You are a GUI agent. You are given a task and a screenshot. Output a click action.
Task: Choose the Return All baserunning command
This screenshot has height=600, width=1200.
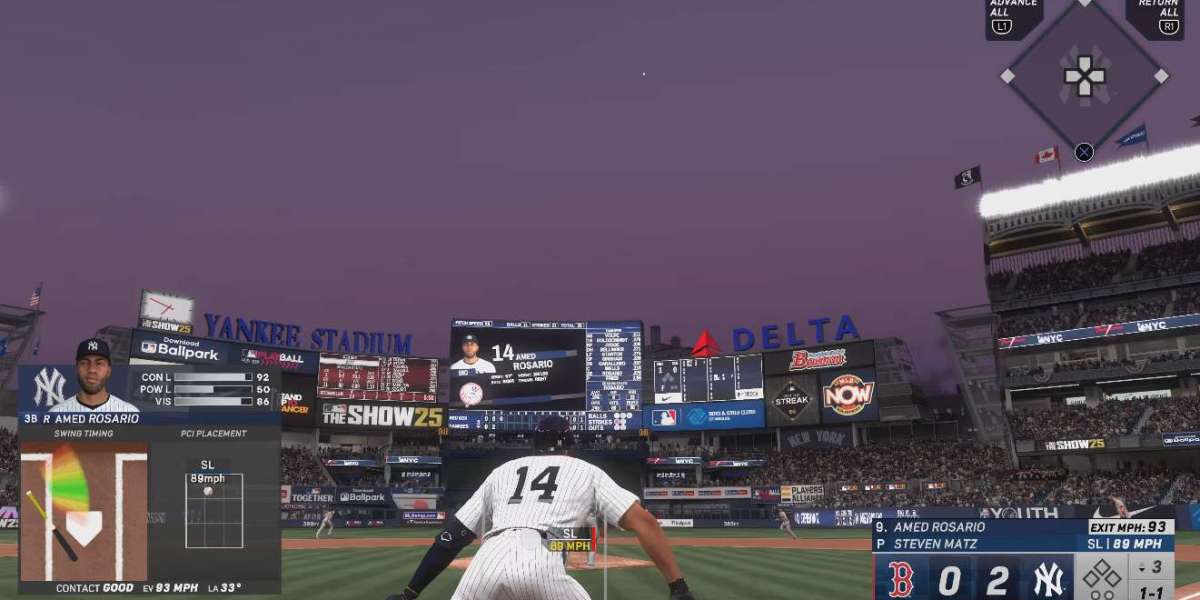pyautogui.click(x=1155, y=17)
